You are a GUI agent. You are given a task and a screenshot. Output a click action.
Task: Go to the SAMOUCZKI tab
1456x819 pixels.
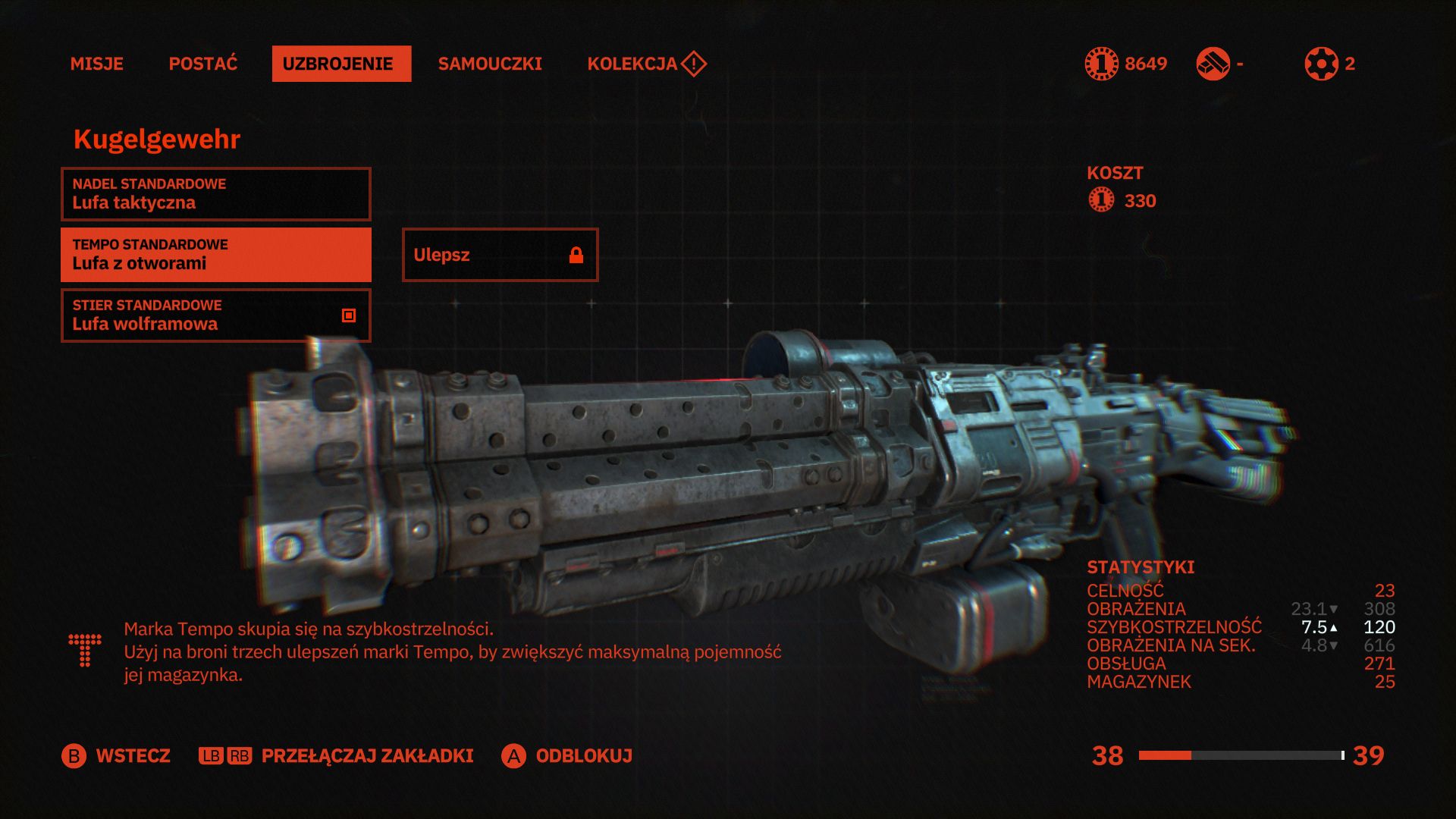(490, 64)
